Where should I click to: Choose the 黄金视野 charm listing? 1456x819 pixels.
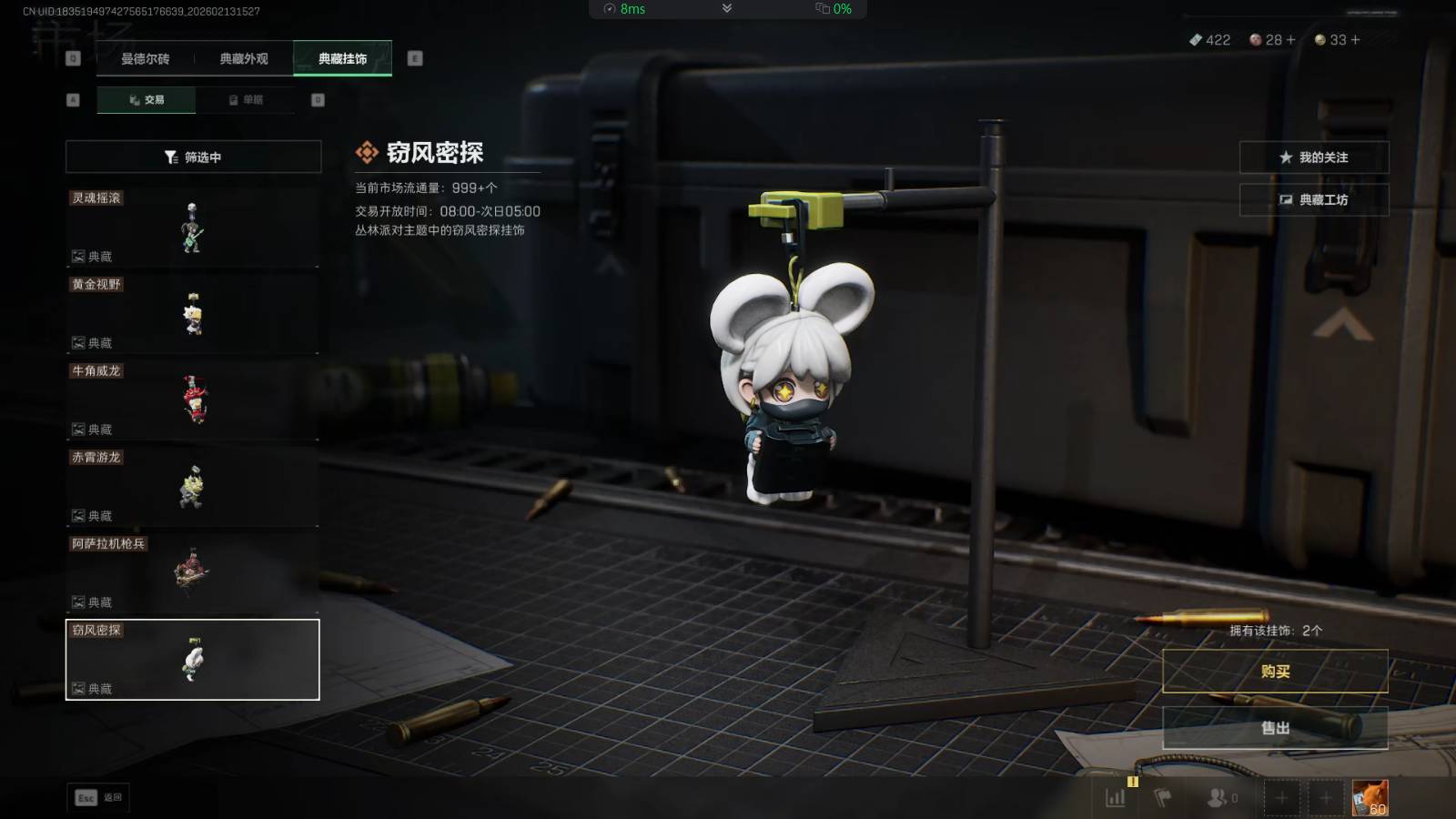pyautogui.click(x=192, y=313)
